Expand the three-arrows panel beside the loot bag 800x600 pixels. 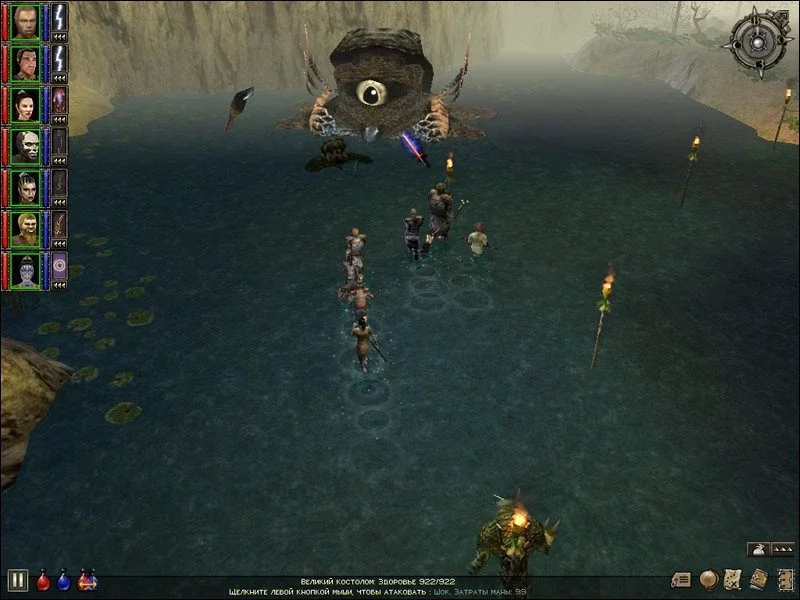782,549
